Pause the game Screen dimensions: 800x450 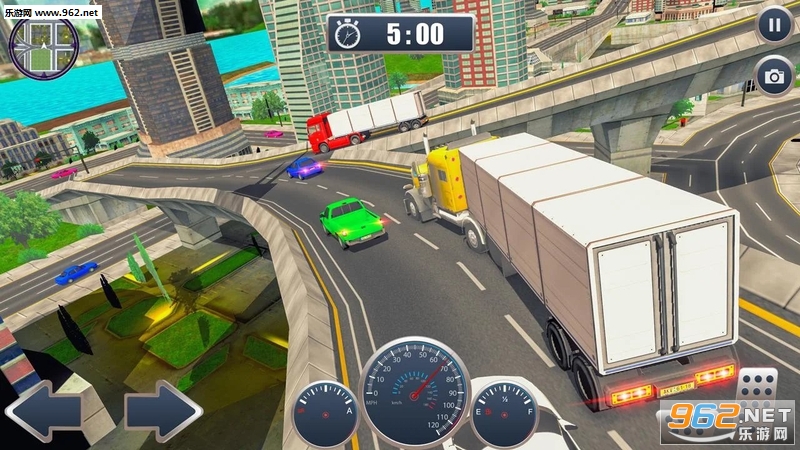(774, 25)
